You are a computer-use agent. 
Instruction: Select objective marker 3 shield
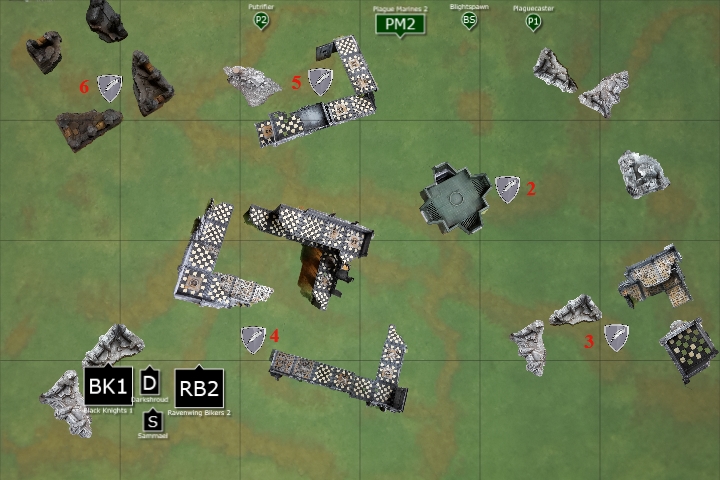point(616,338)
